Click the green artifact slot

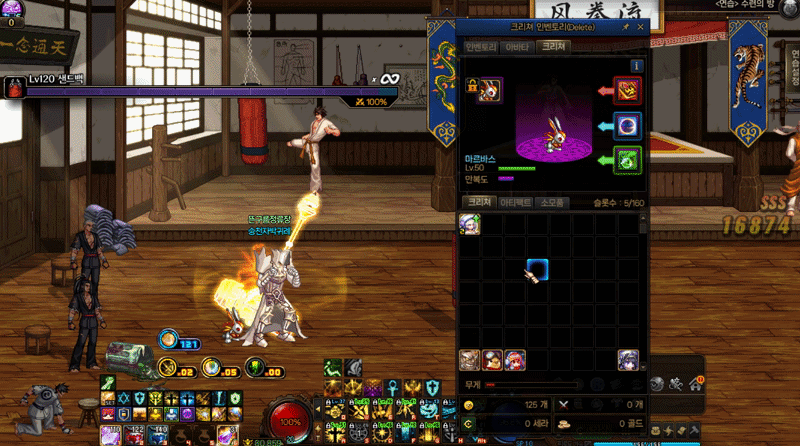pos(626,160)
